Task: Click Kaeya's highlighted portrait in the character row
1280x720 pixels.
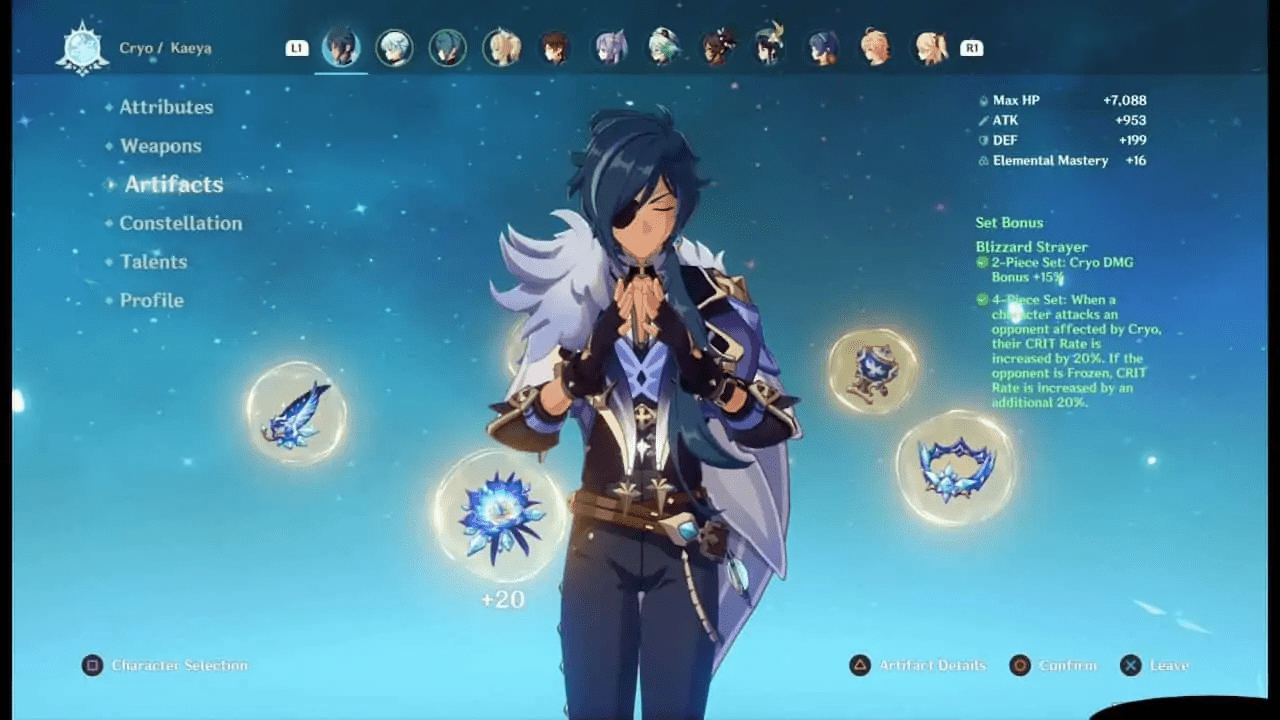Action: click(x=341, y=48)
